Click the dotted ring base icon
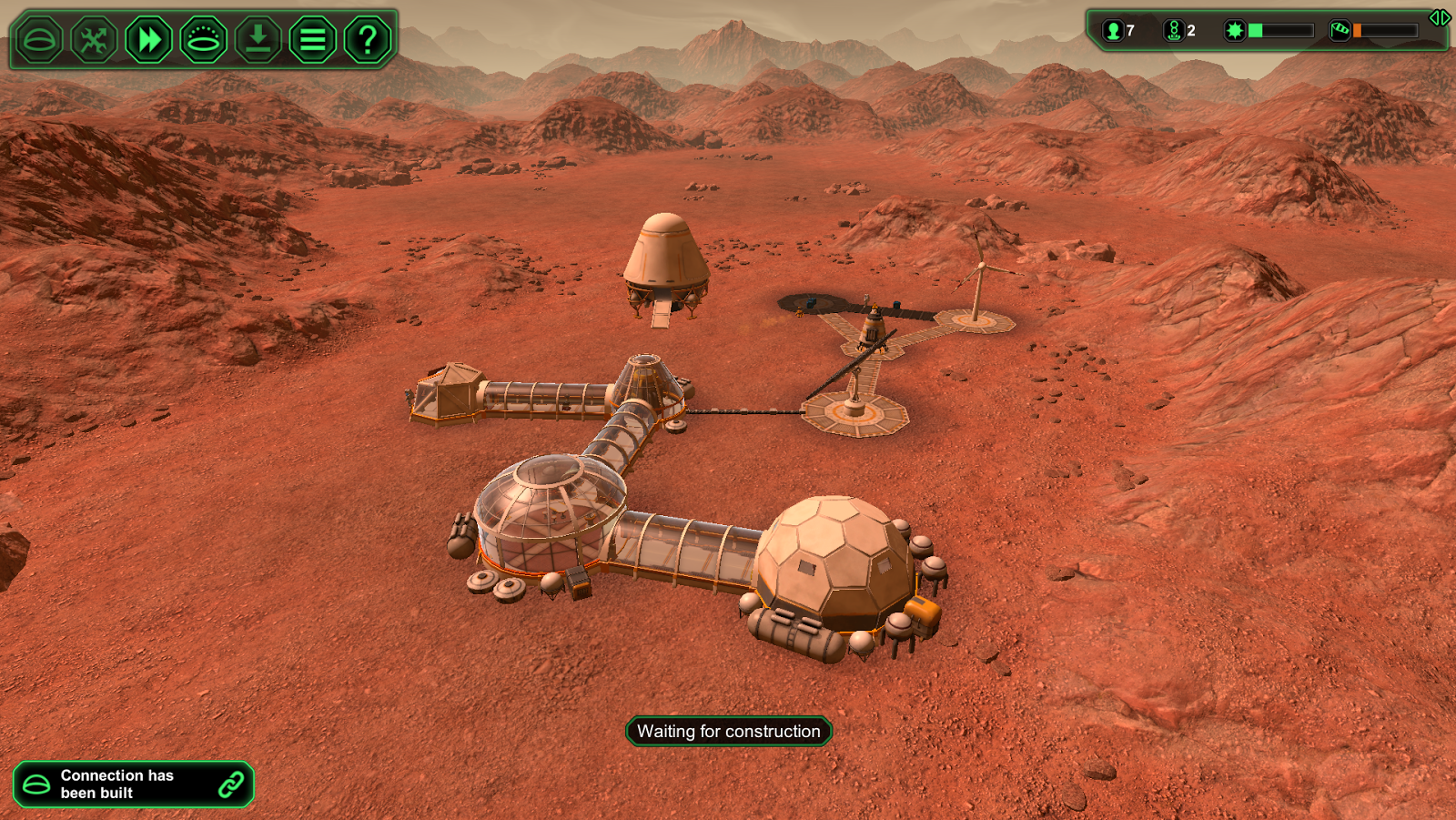The height and width of the screenshot is (820, 1456). 203,40
